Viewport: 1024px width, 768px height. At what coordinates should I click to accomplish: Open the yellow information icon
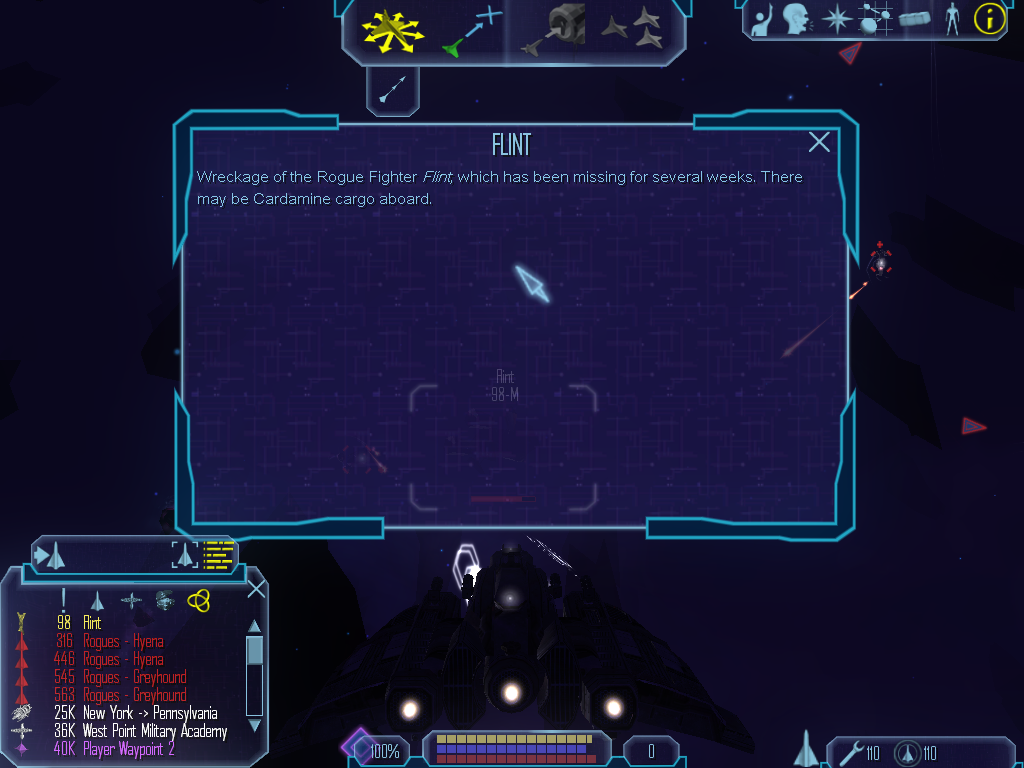pyautogui.click(x=989, y=18)
